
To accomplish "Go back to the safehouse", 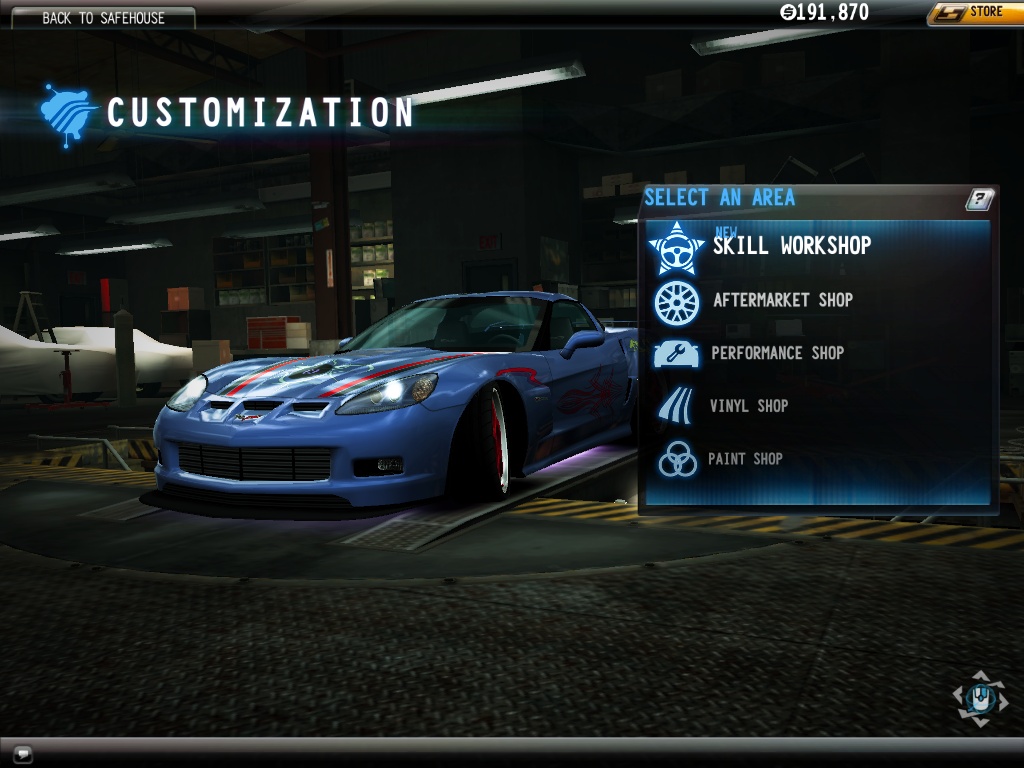I will point(103,18).
